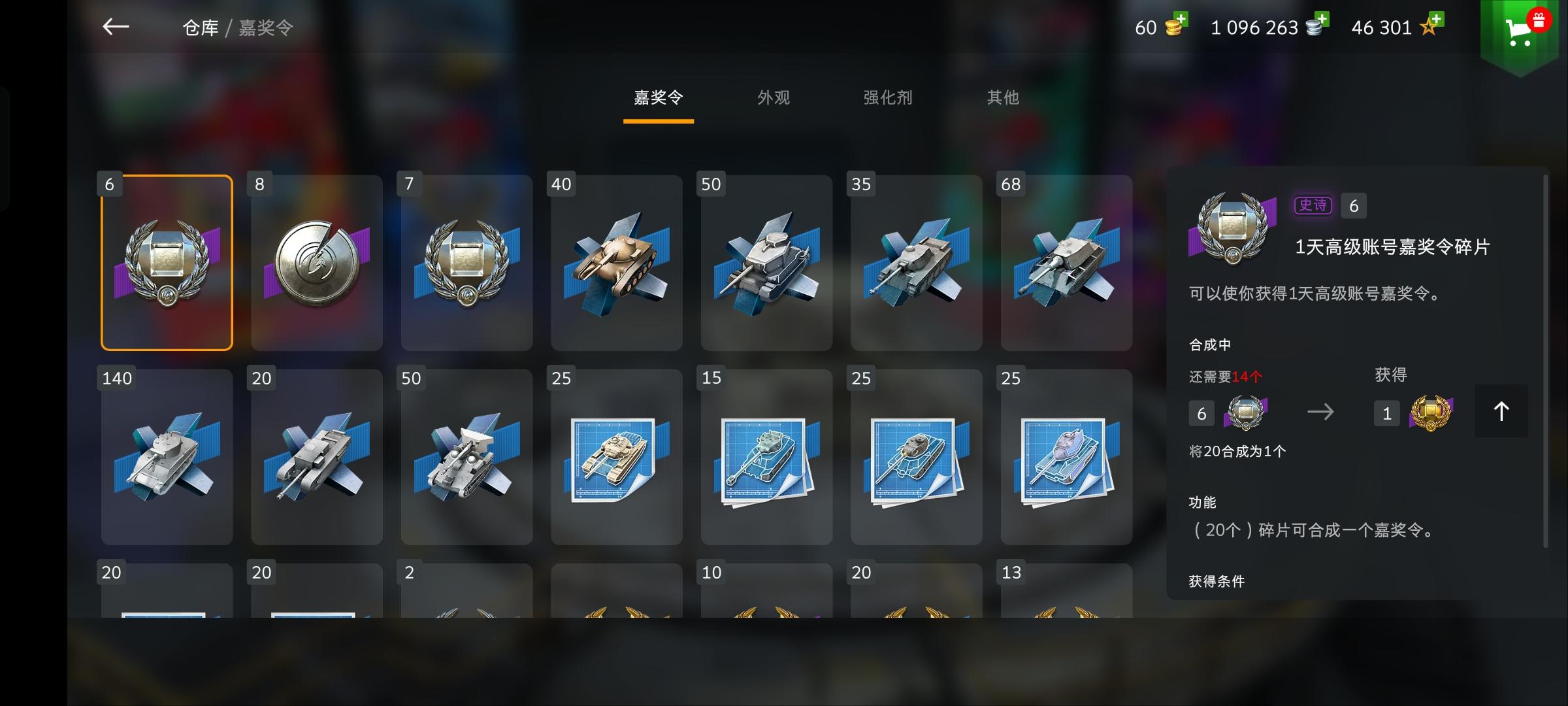Switch to the 外观 tab
Viewport: 1568px width, 706px height.
772,98
